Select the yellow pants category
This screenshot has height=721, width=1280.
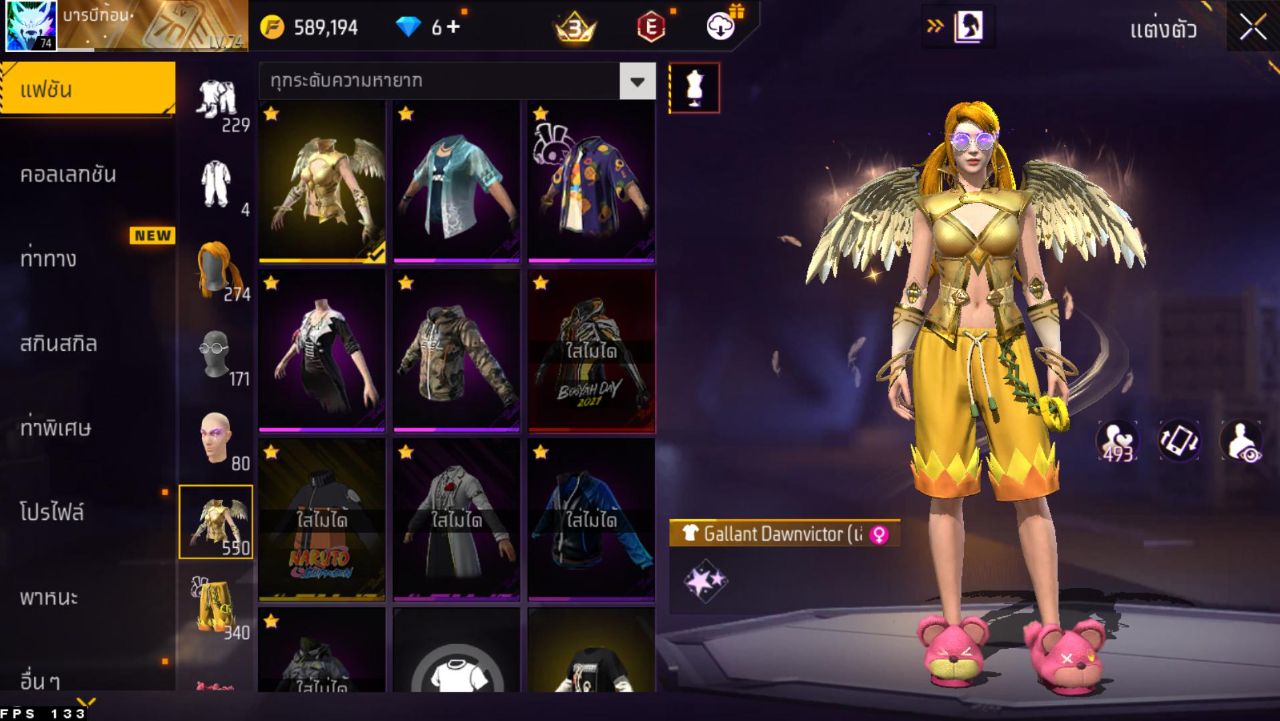tap(216, 607)
